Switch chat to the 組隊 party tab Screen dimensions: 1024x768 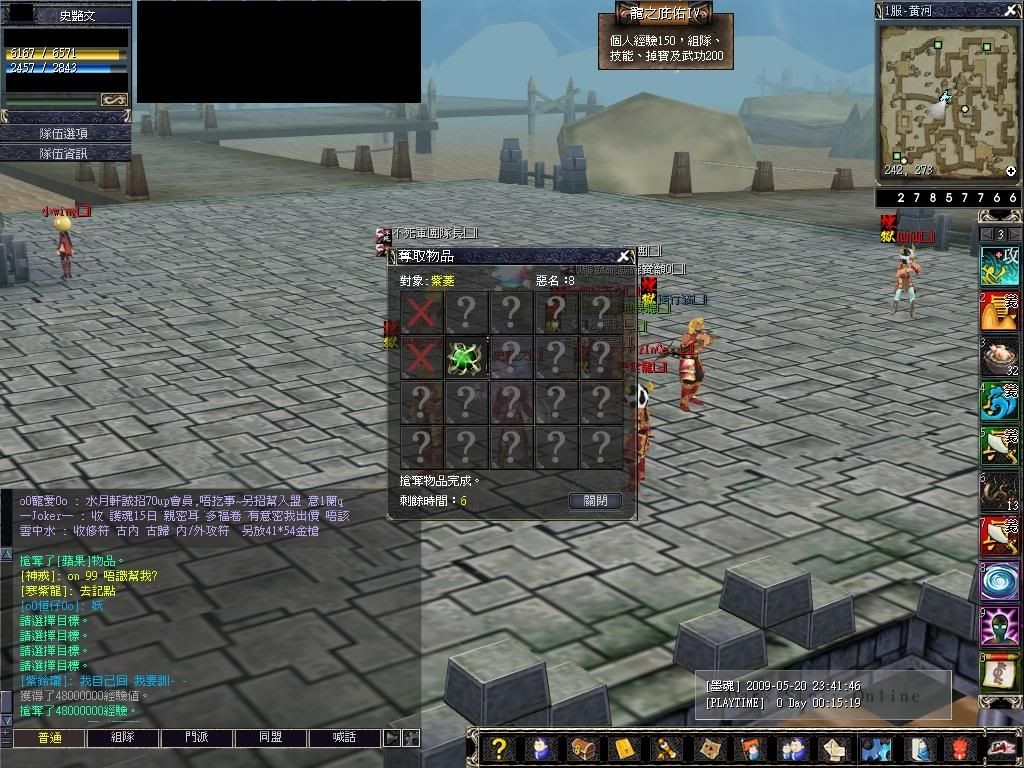click(x=122, y=737)
